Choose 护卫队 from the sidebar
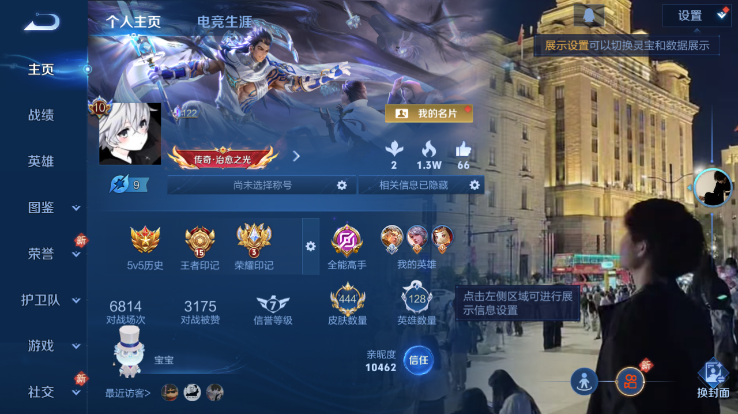 pos(41,299)
